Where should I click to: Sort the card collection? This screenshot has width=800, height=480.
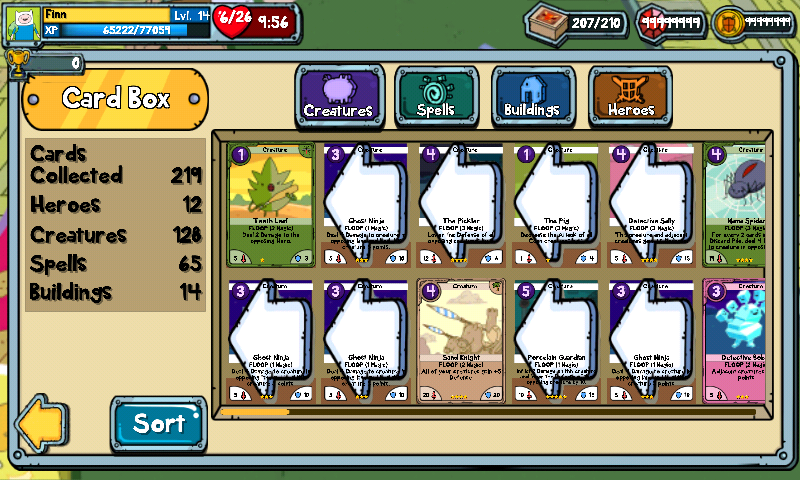tap(158, 423)
